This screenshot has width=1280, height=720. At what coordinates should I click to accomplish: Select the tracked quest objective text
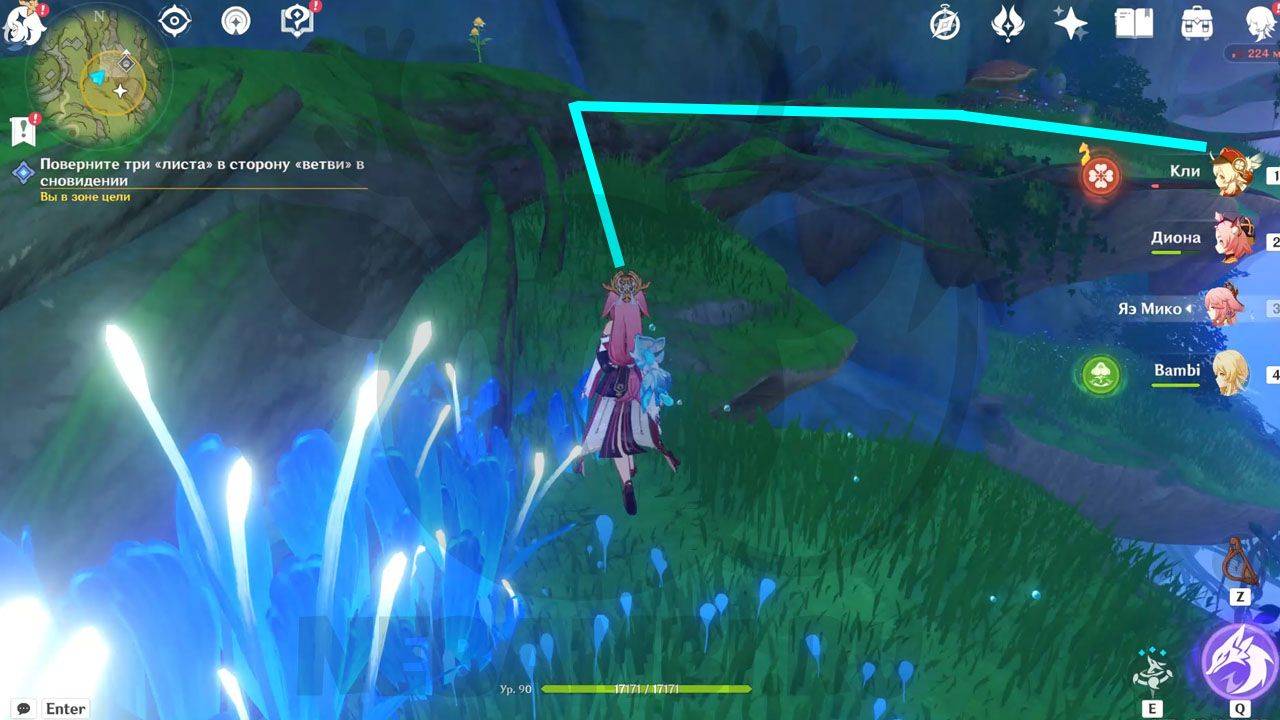coord(201,172)
